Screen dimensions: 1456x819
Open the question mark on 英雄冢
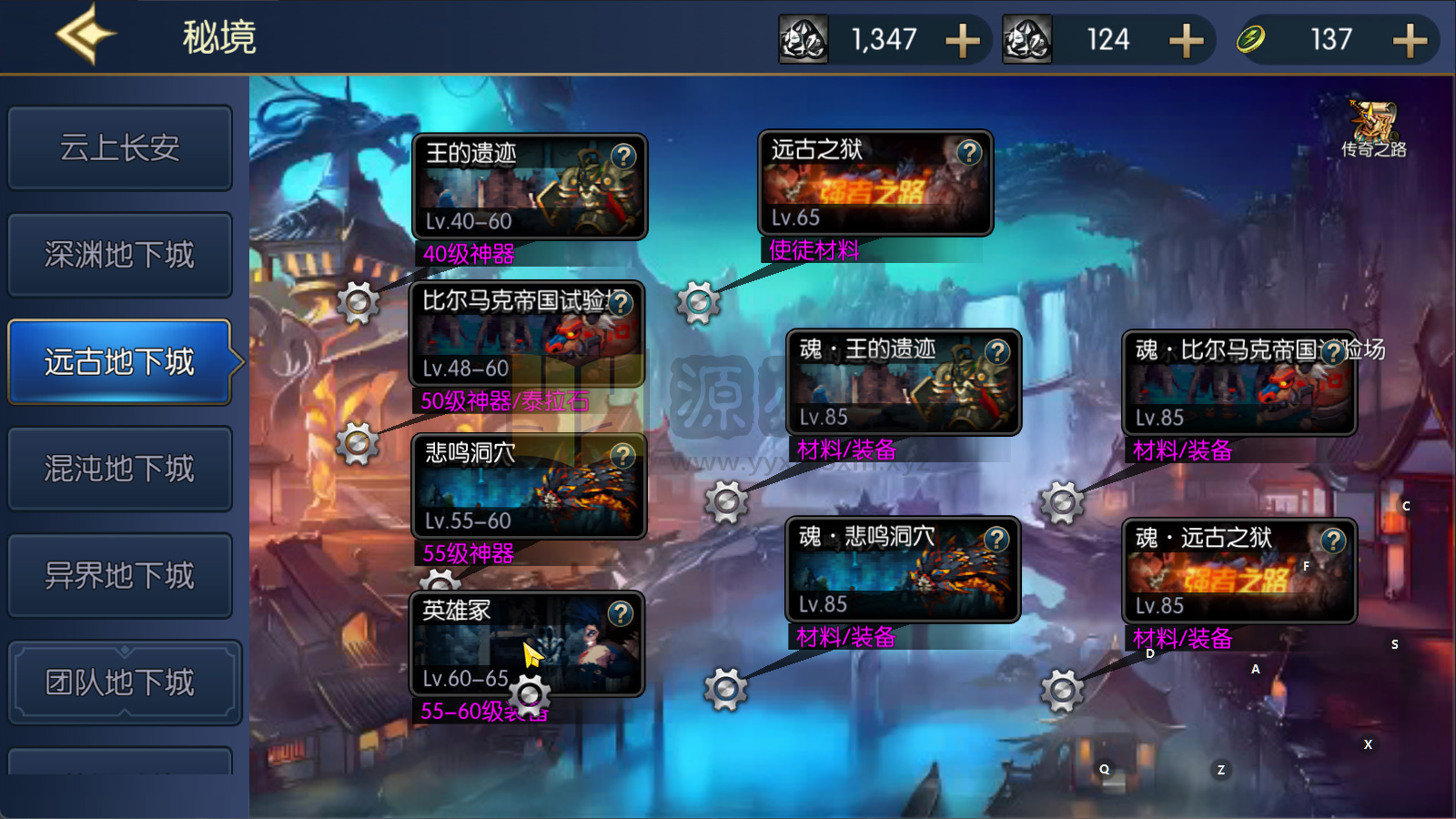coord(622,612)
